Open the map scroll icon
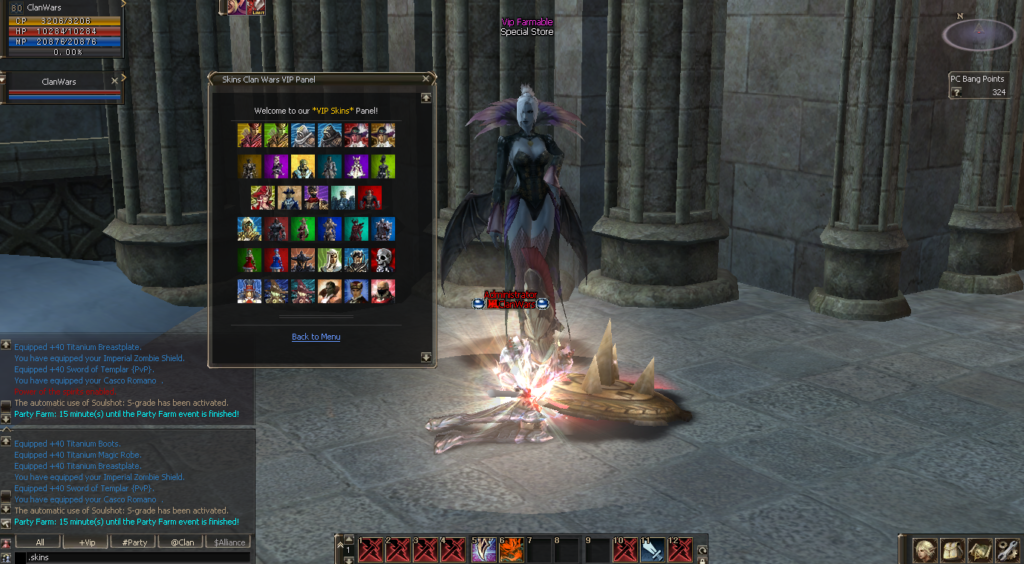1024x564 pixels. (980, 549)
